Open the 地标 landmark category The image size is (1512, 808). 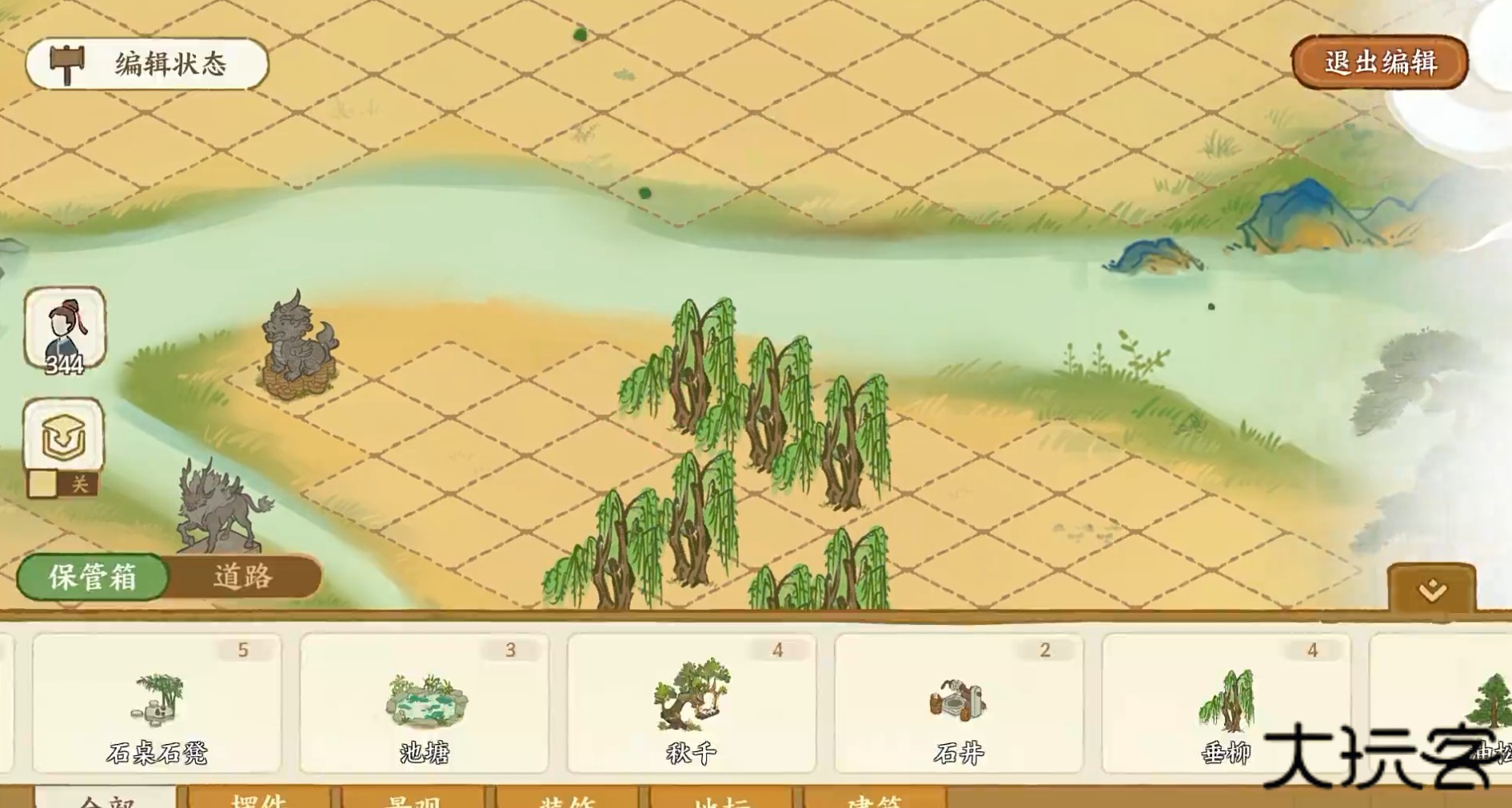pyautogui.click(x=721, y=799)
